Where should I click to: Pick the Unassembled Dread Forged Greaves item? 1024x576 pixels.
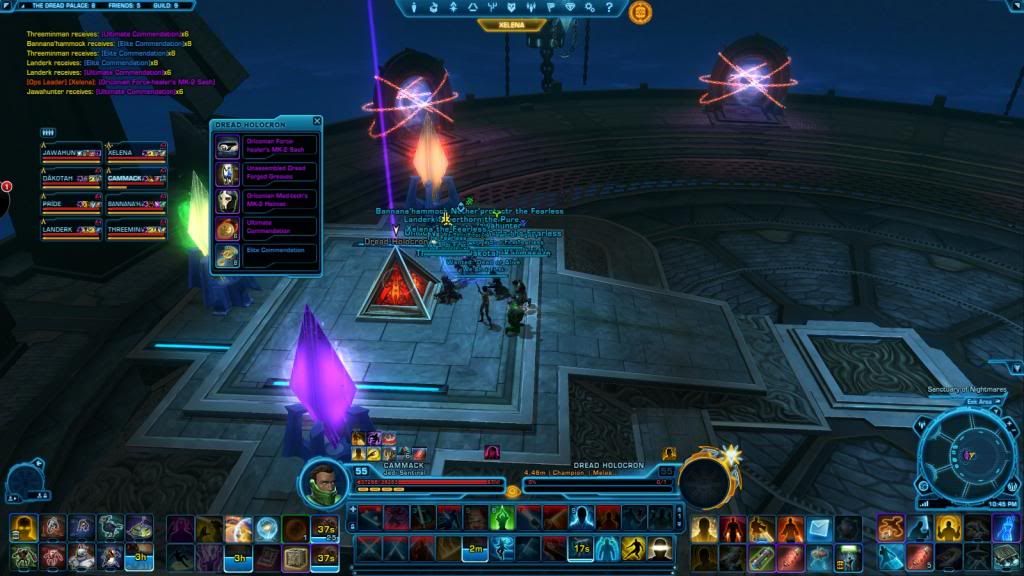(x=266, y=173)
